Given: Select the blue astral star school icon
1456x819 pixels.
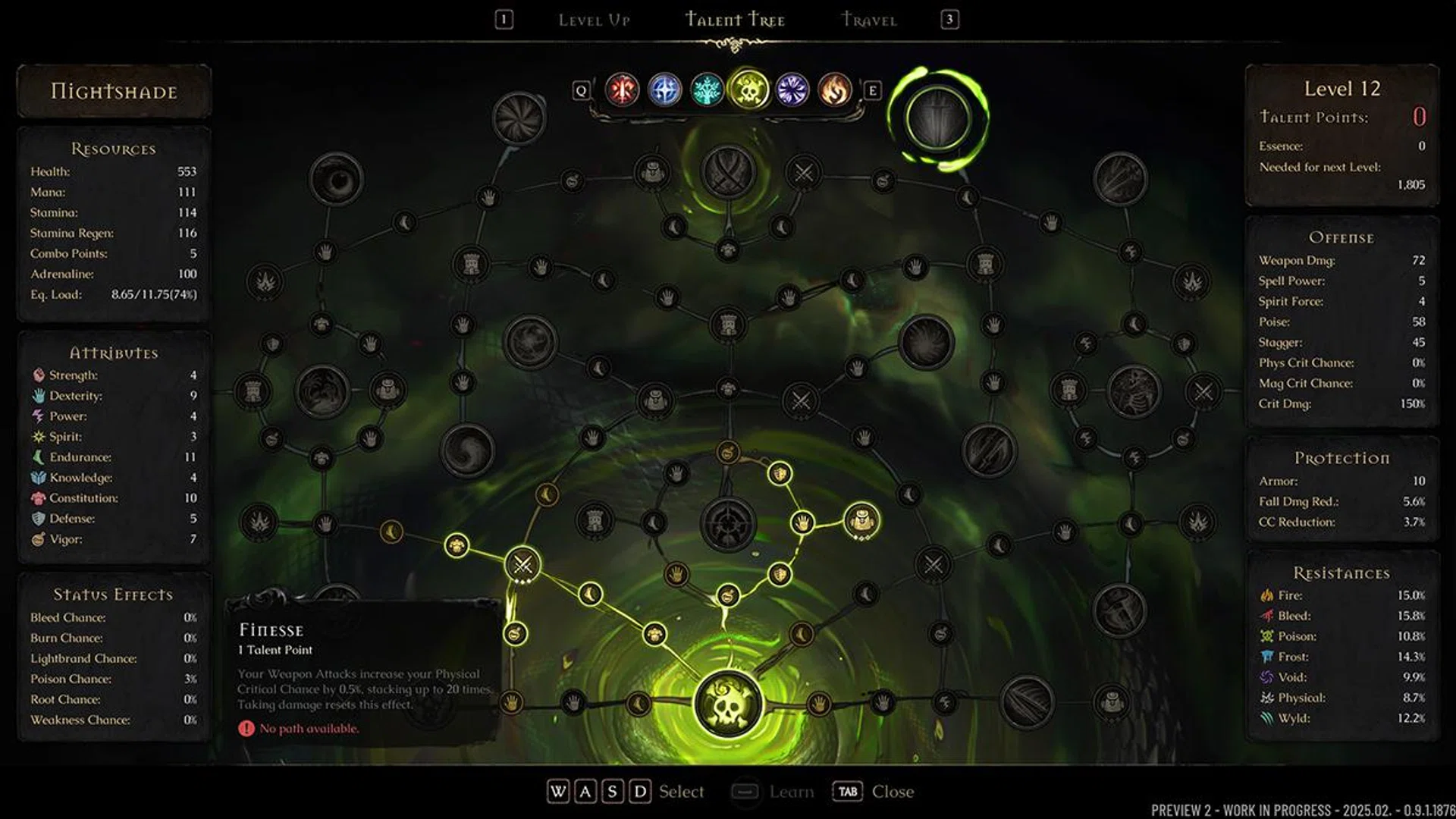Looking at the screenshot, I should pyautogui.click(x=664, y=89).
